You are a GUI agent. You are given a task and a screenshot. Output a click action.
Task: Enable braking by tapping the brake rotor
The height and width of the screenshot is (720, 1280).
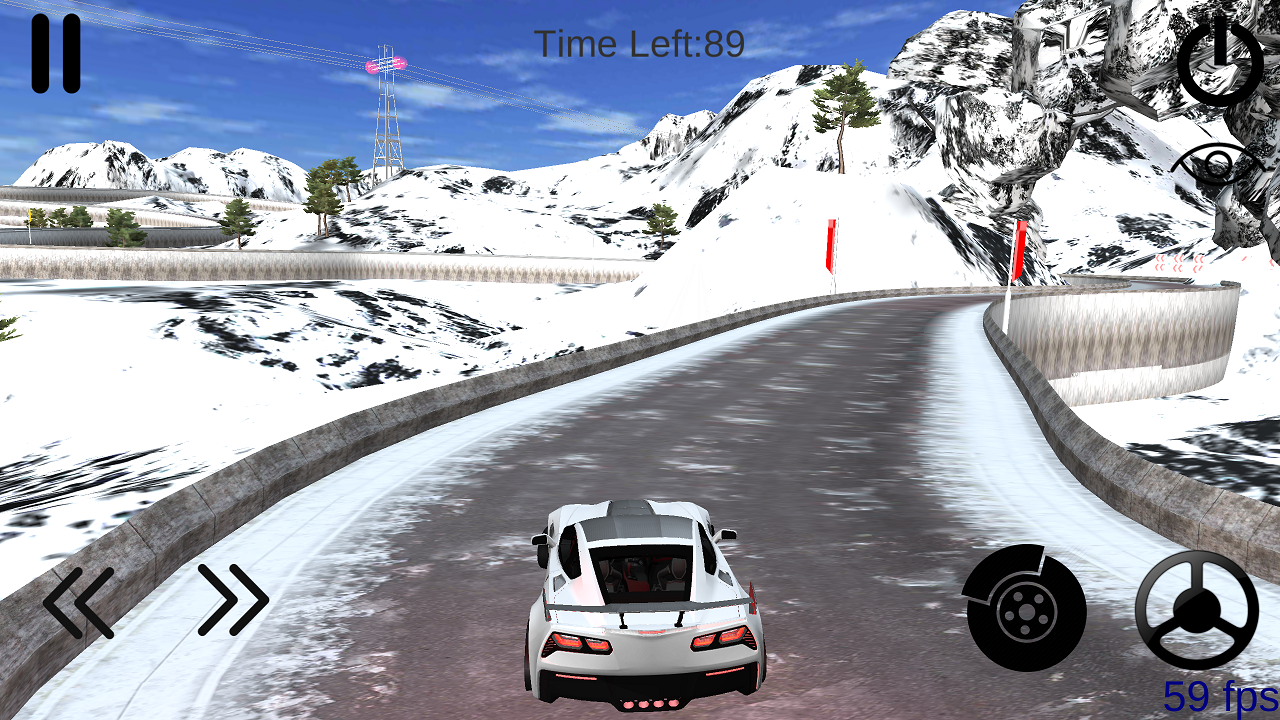coord(1024,607)
